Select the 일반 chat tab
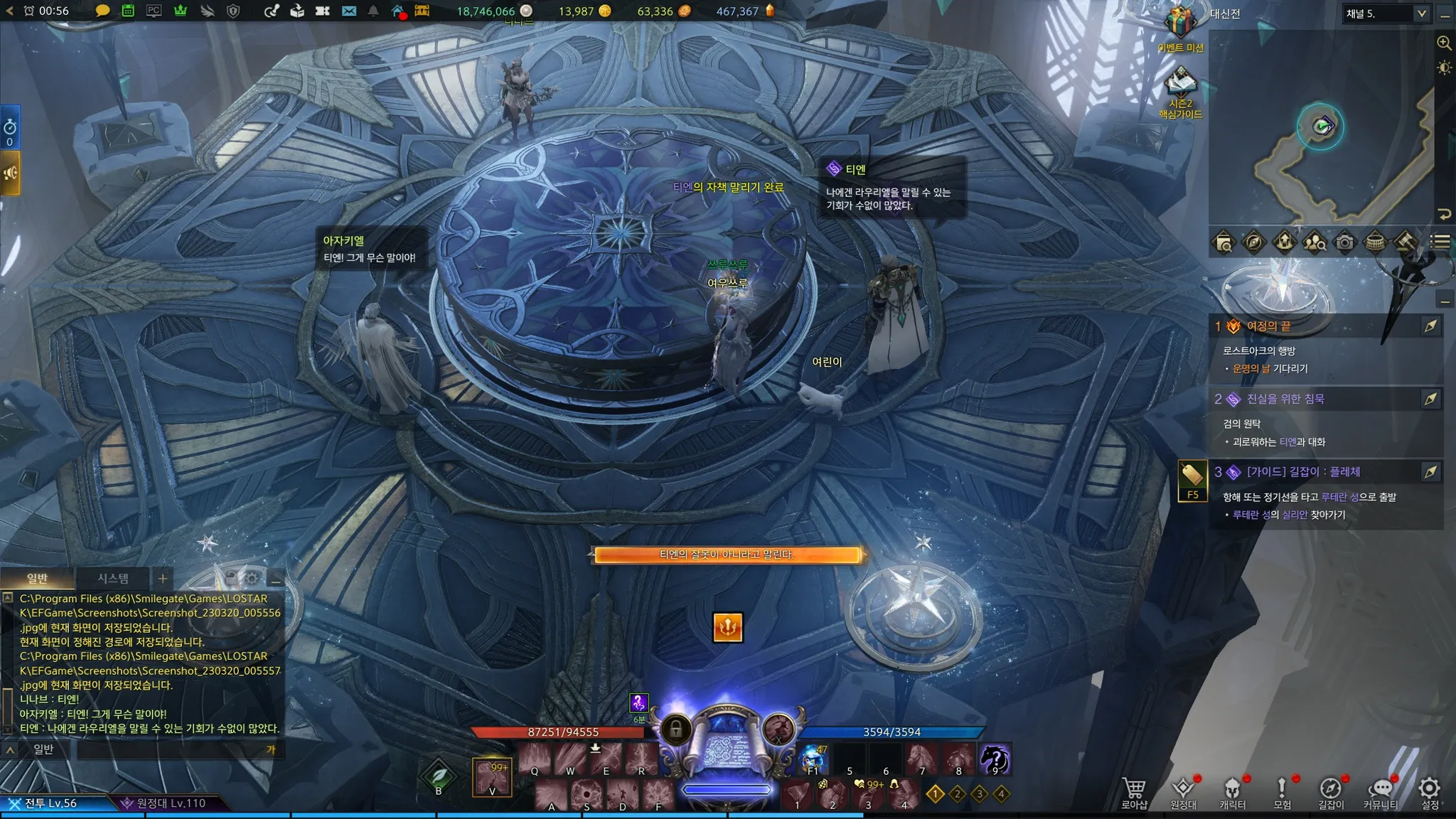 coord(37,579)
